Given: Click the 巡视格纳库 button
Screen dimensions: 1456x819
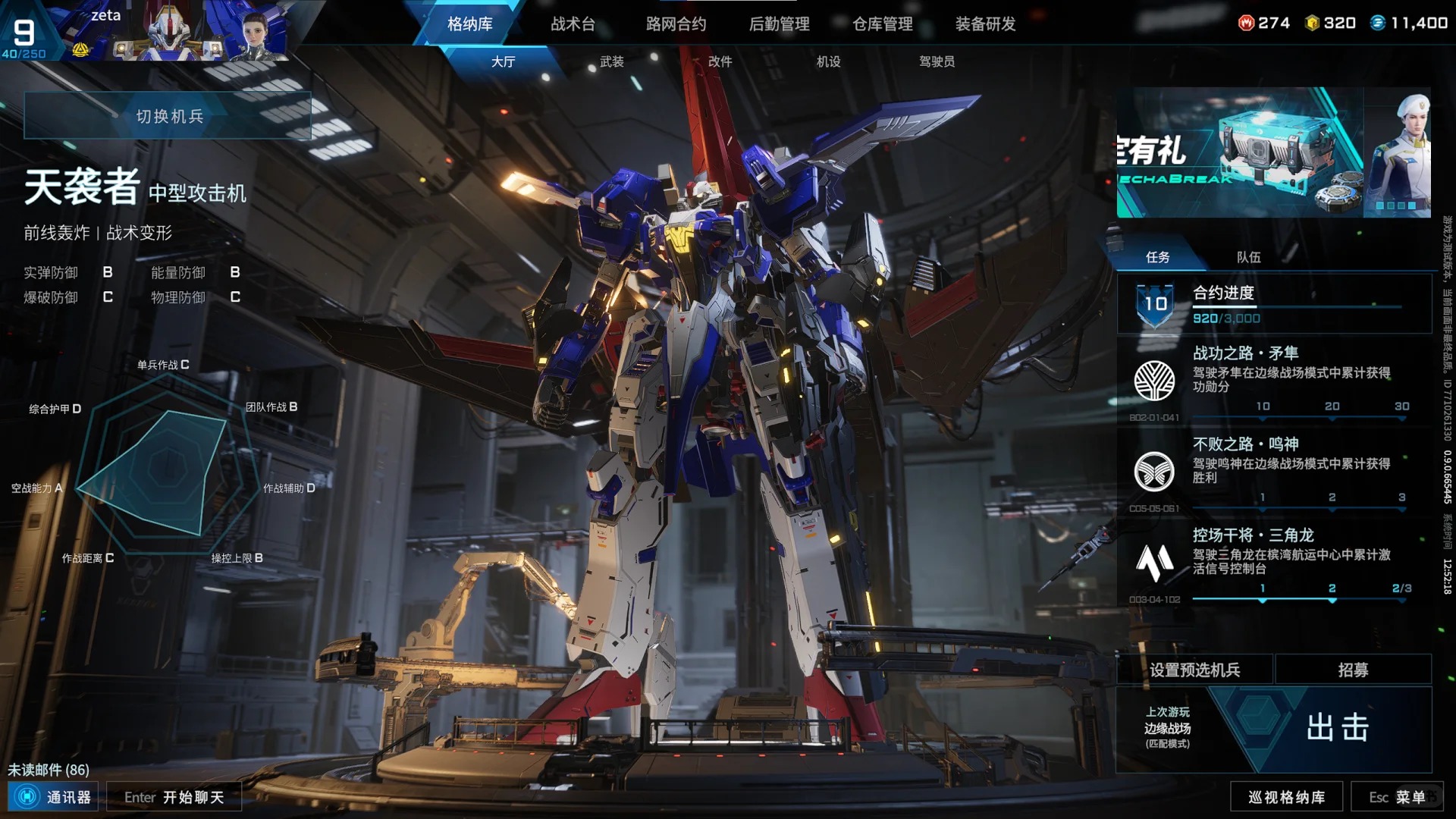Looking at the screenshot, I should pos(1286,797).
